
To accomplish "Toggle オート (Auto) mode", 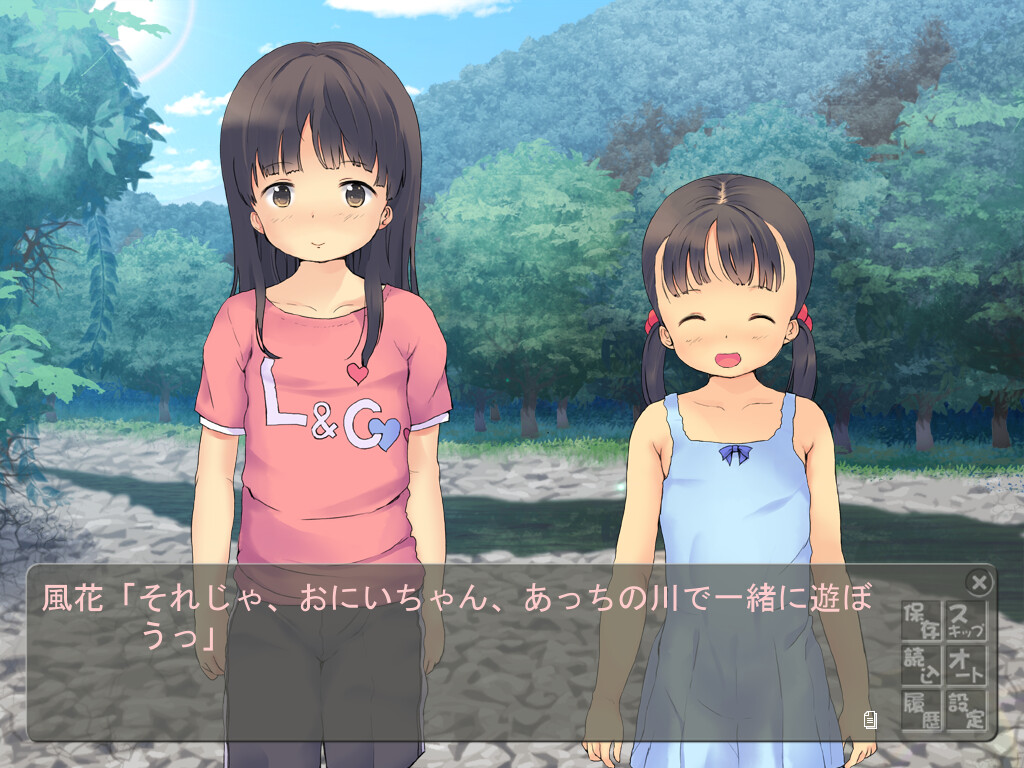I will [965, 665].
